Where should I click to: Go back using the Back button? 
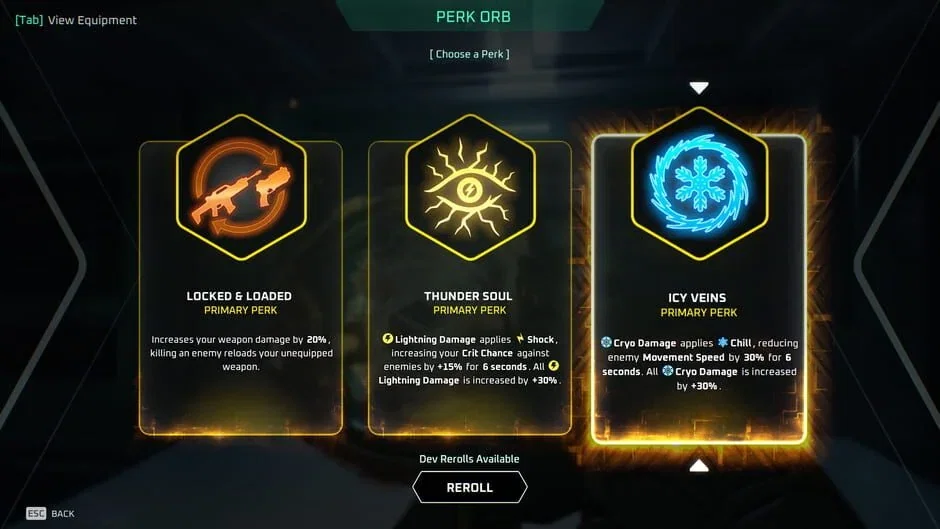(50, 513)
